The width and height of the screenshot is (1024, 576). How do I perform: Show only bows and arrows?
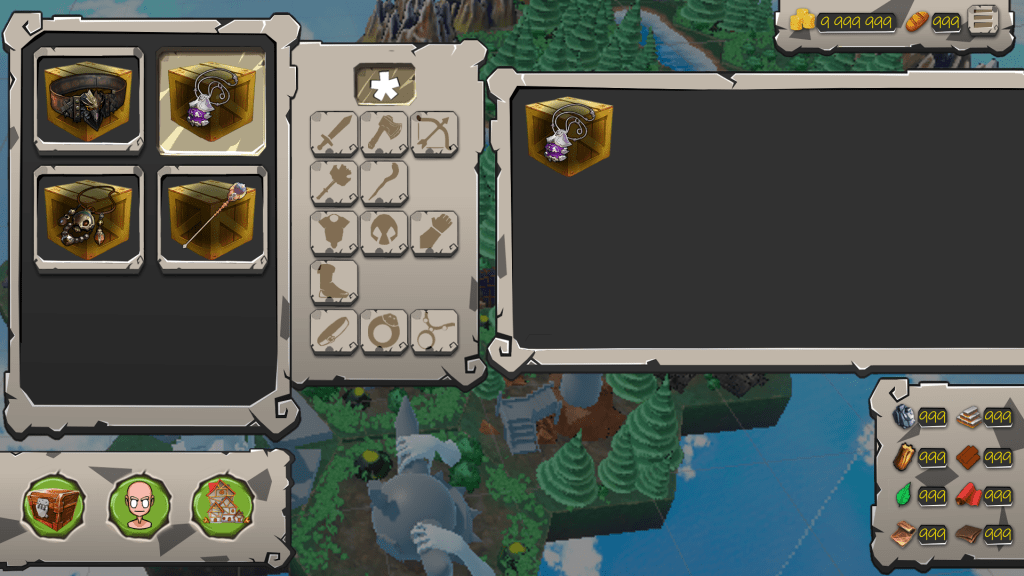pos(435,134)
